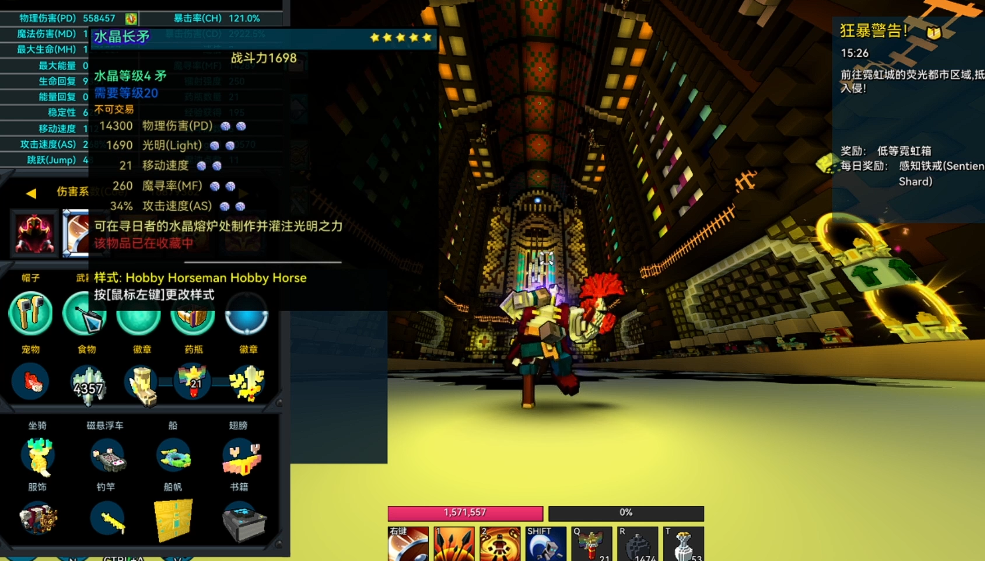
Task: Select the boat slot
Action: pos(174,456)
